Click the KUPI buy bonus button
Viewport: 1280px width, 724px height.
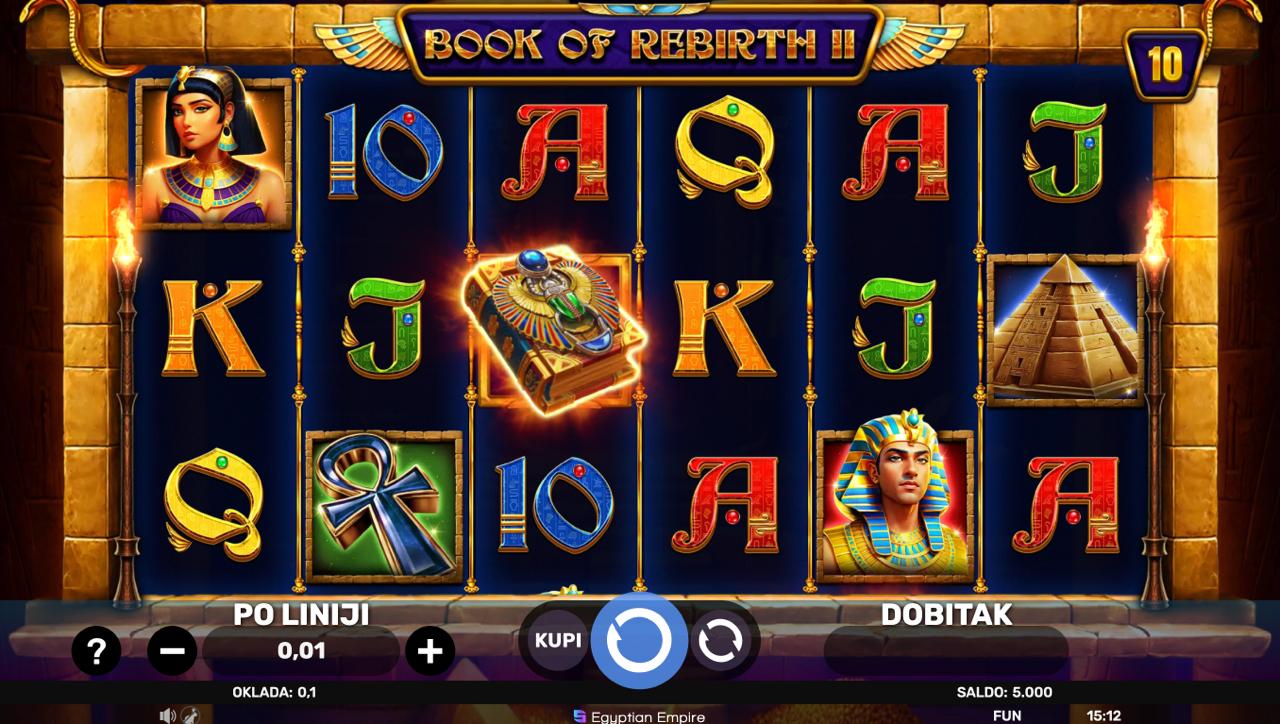tap(558, 640)
